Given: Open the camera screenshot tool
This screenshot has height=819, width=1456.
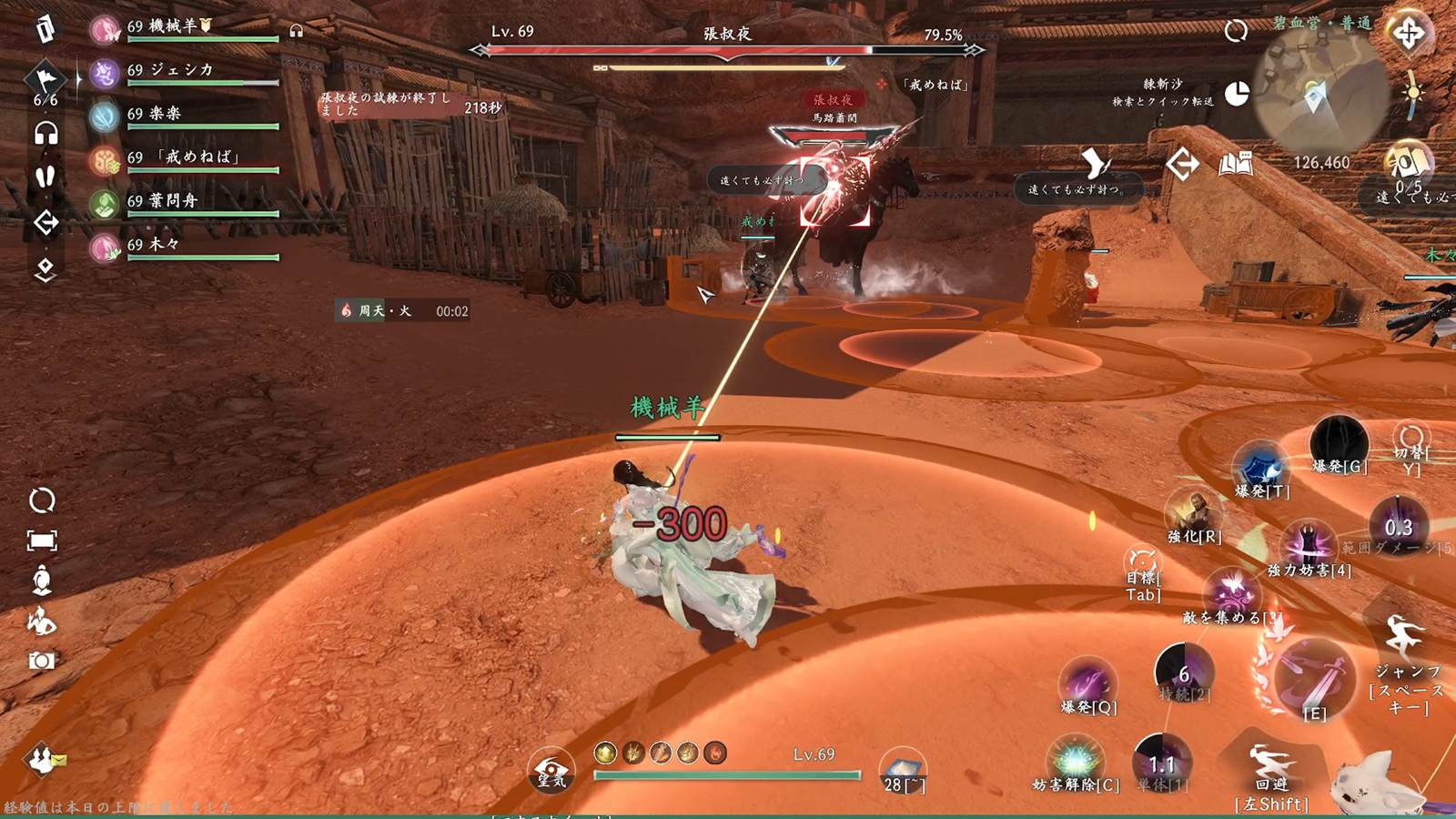Looking at the screenshot, I should coord(42,661).
